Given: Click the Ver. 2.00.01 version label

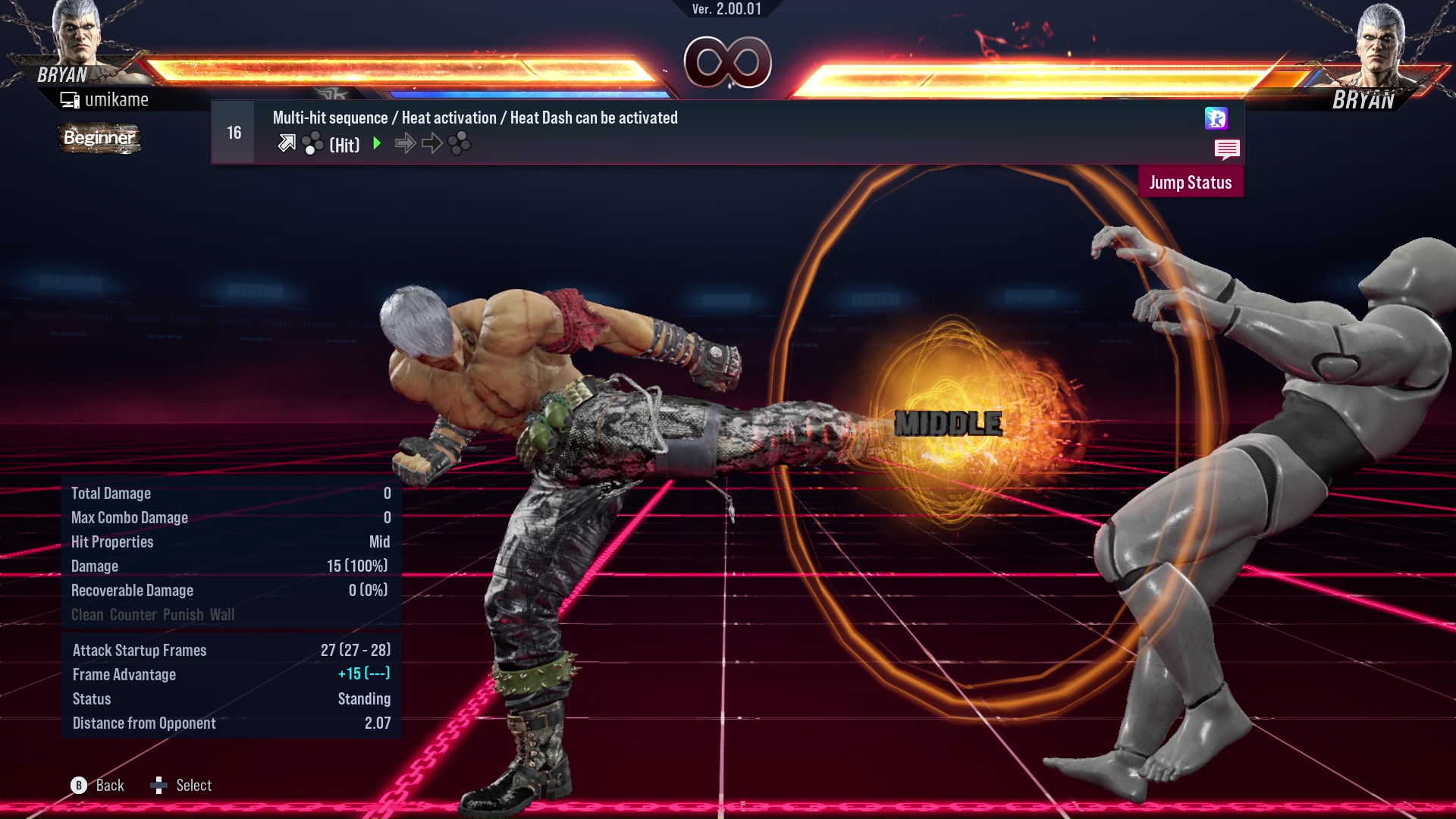Looking at the screenshot, I should pos(728,11).
